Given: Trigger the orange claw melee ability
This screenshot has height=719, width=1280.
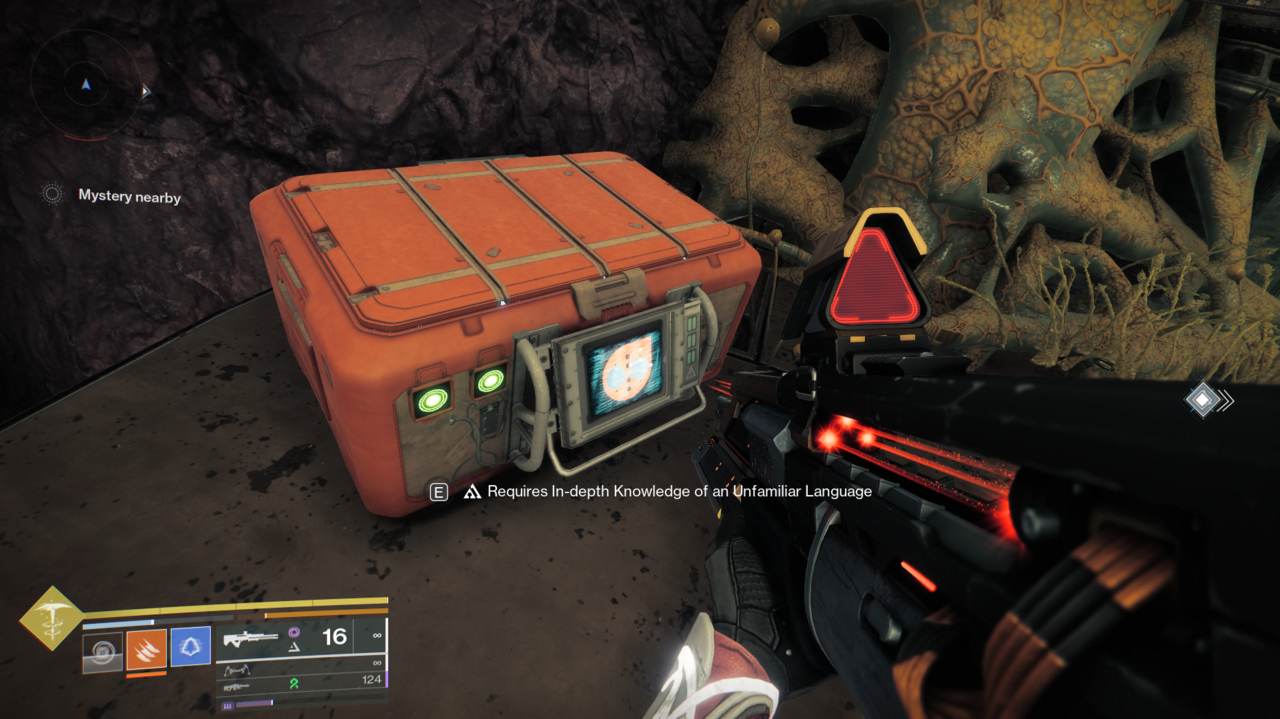Looking at the screenshot, I should tap(146, 650).
